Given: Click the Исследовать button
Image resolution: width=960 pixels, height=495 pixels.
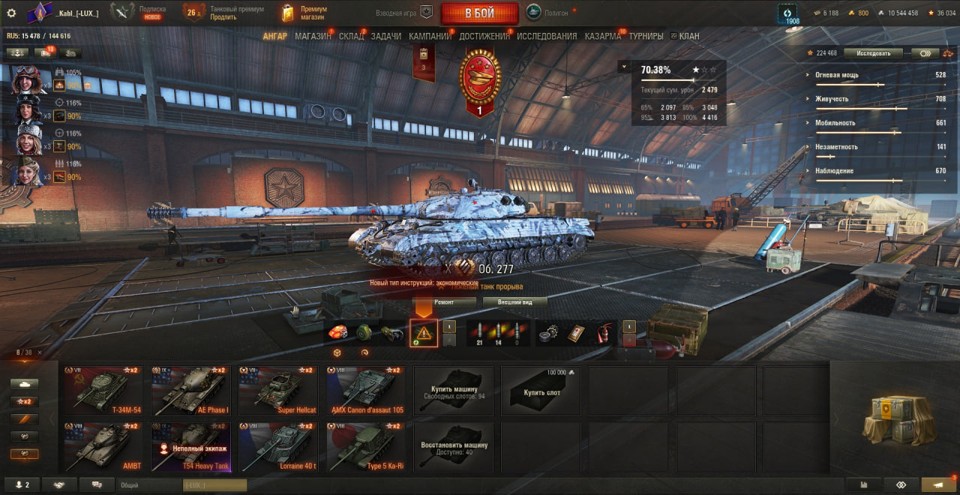Looking at the screenshot, I should (x=872, y=53).
